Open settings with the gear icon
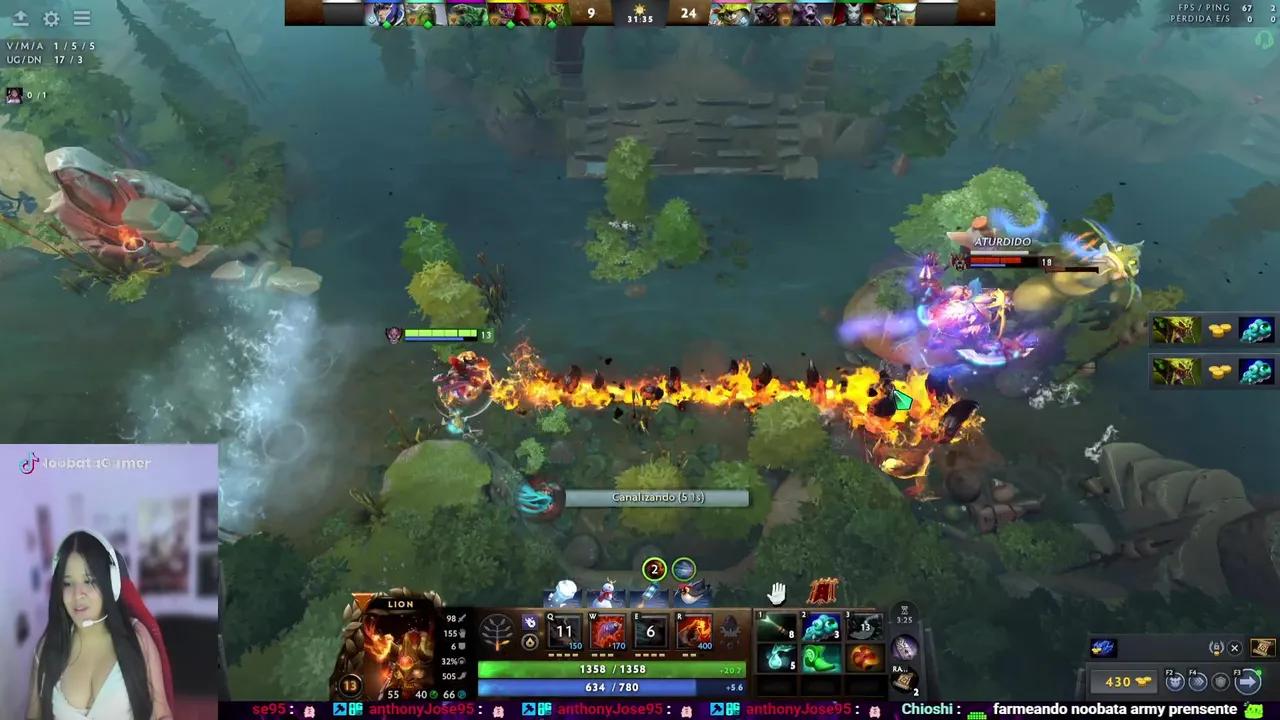 (x=51, y=18)
